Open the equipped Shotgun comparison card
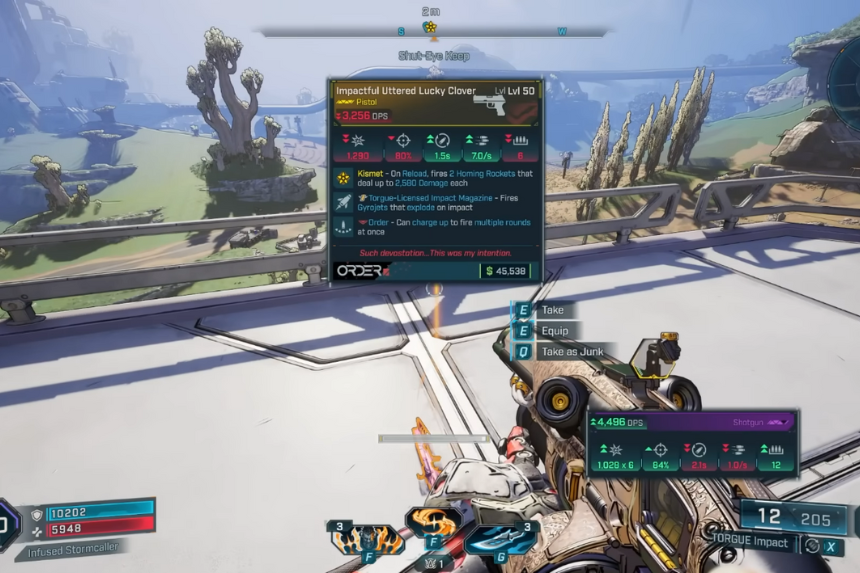860x573 pixels. (691, 443)
